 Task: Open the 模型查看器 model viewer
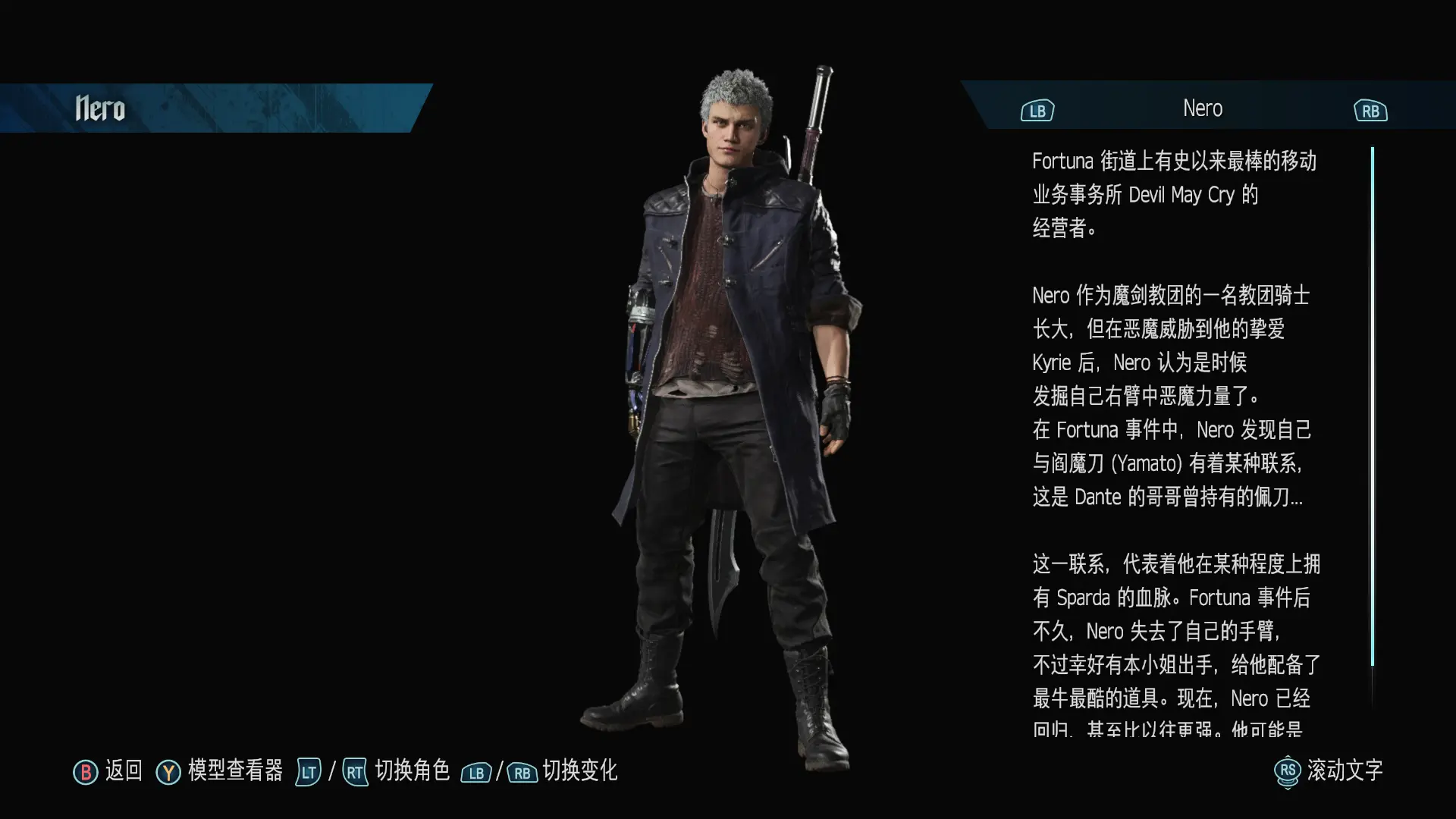[220, 771]
